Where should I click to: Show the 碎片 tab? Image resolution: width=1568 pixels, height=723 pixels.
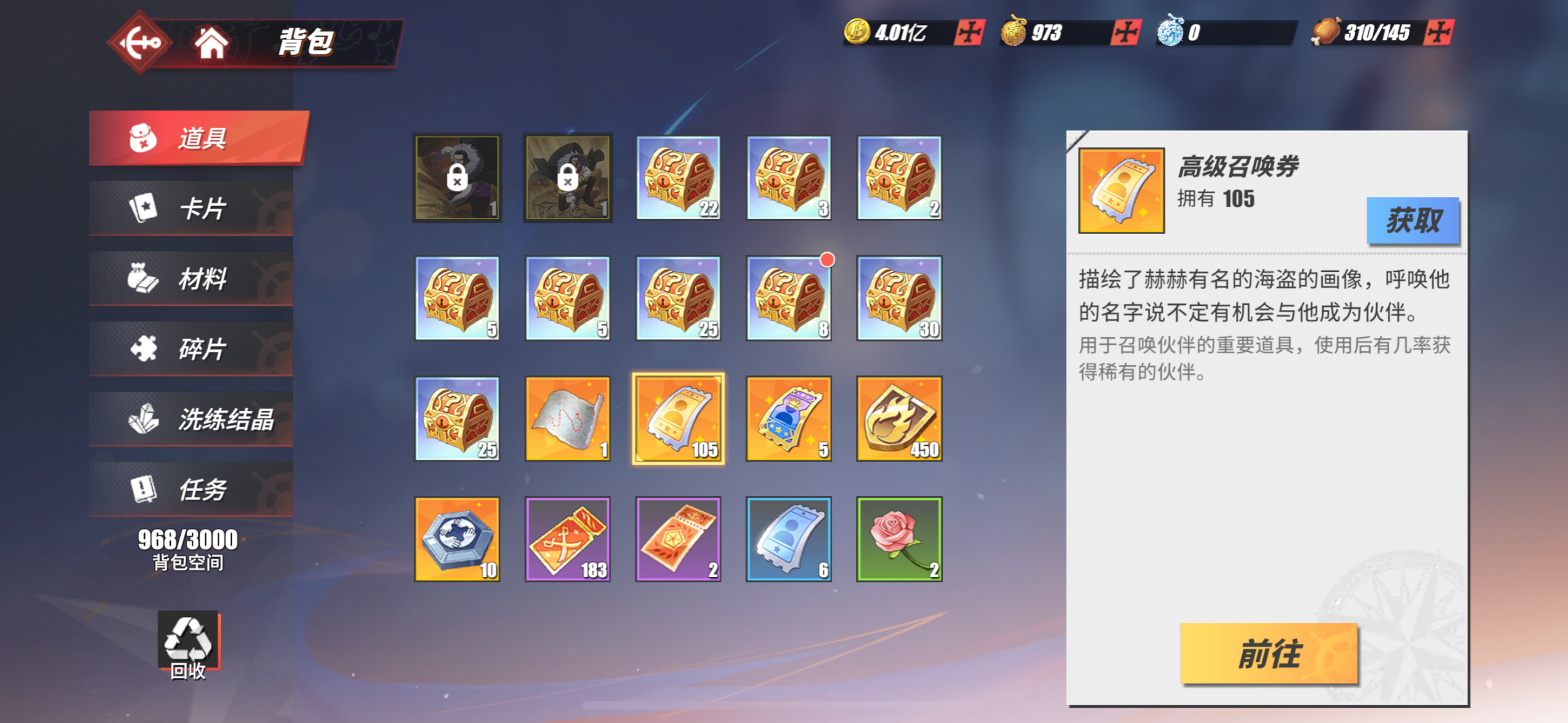[191, 349]
